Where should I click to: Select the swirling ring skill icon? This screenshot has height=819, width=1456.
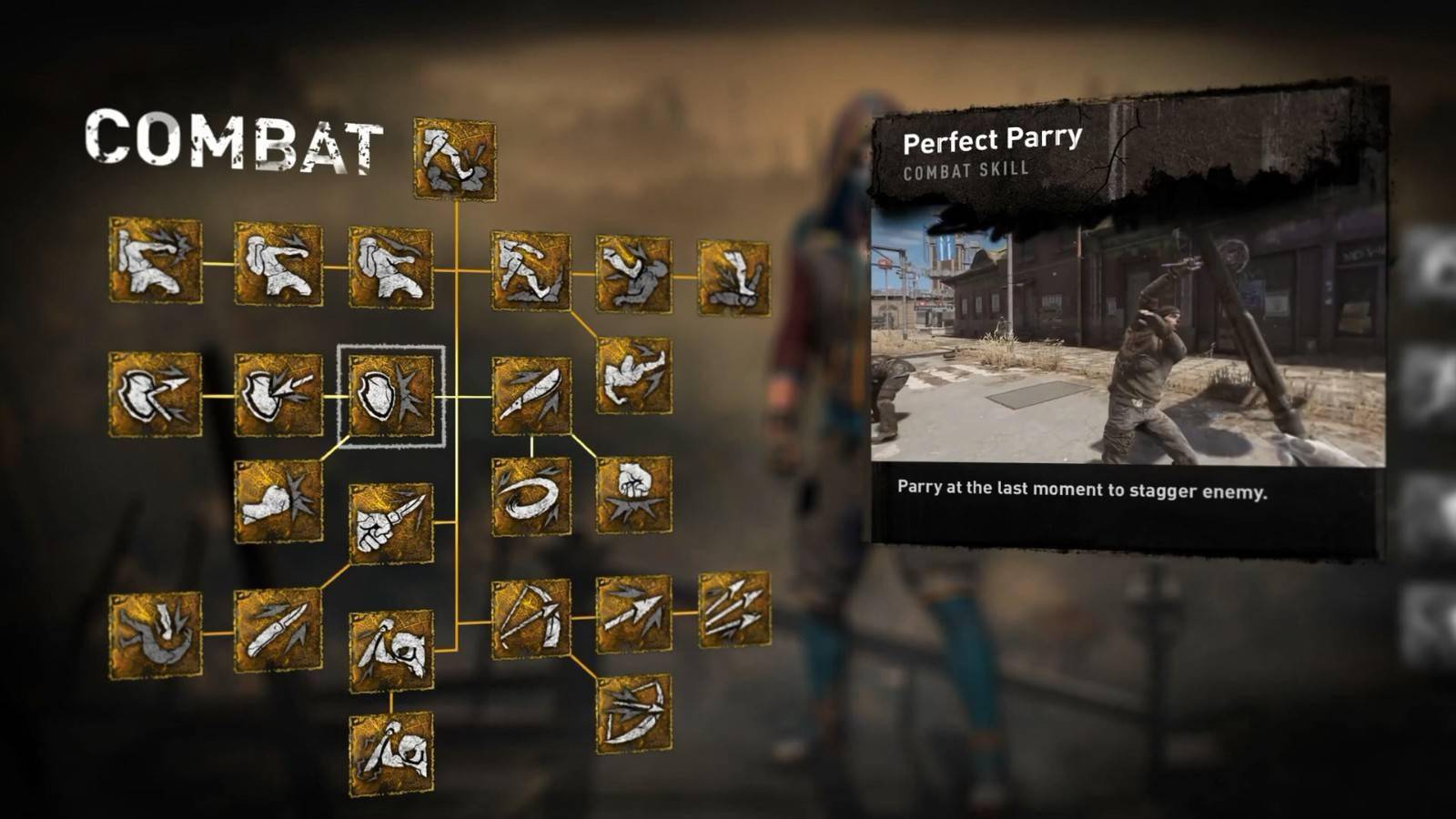tap(531, 496)
